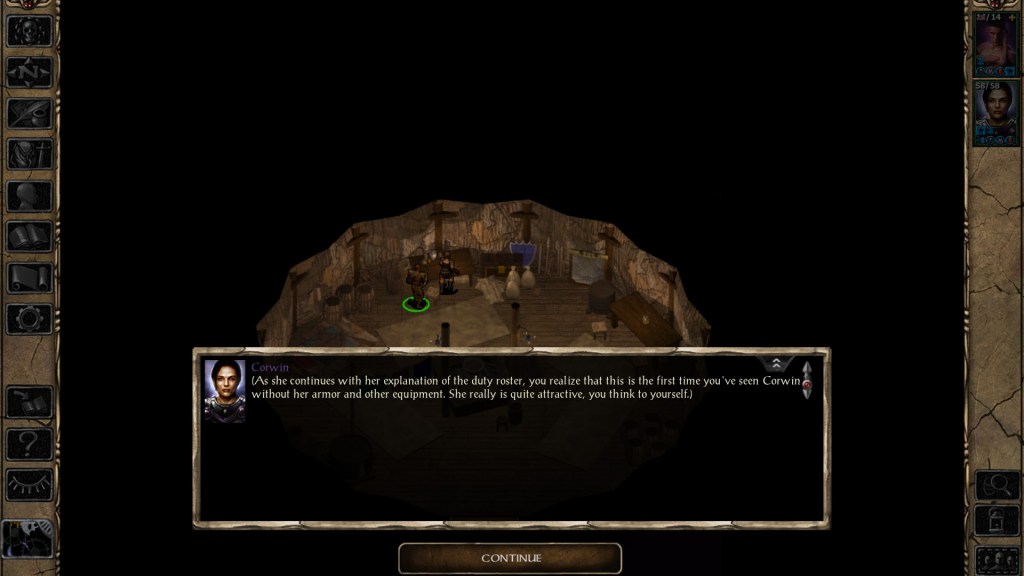The width and height of the screenshot is (1024, 576).
Task: Expand the dialogue box with the chevron arrow
Action: (776, 364)
